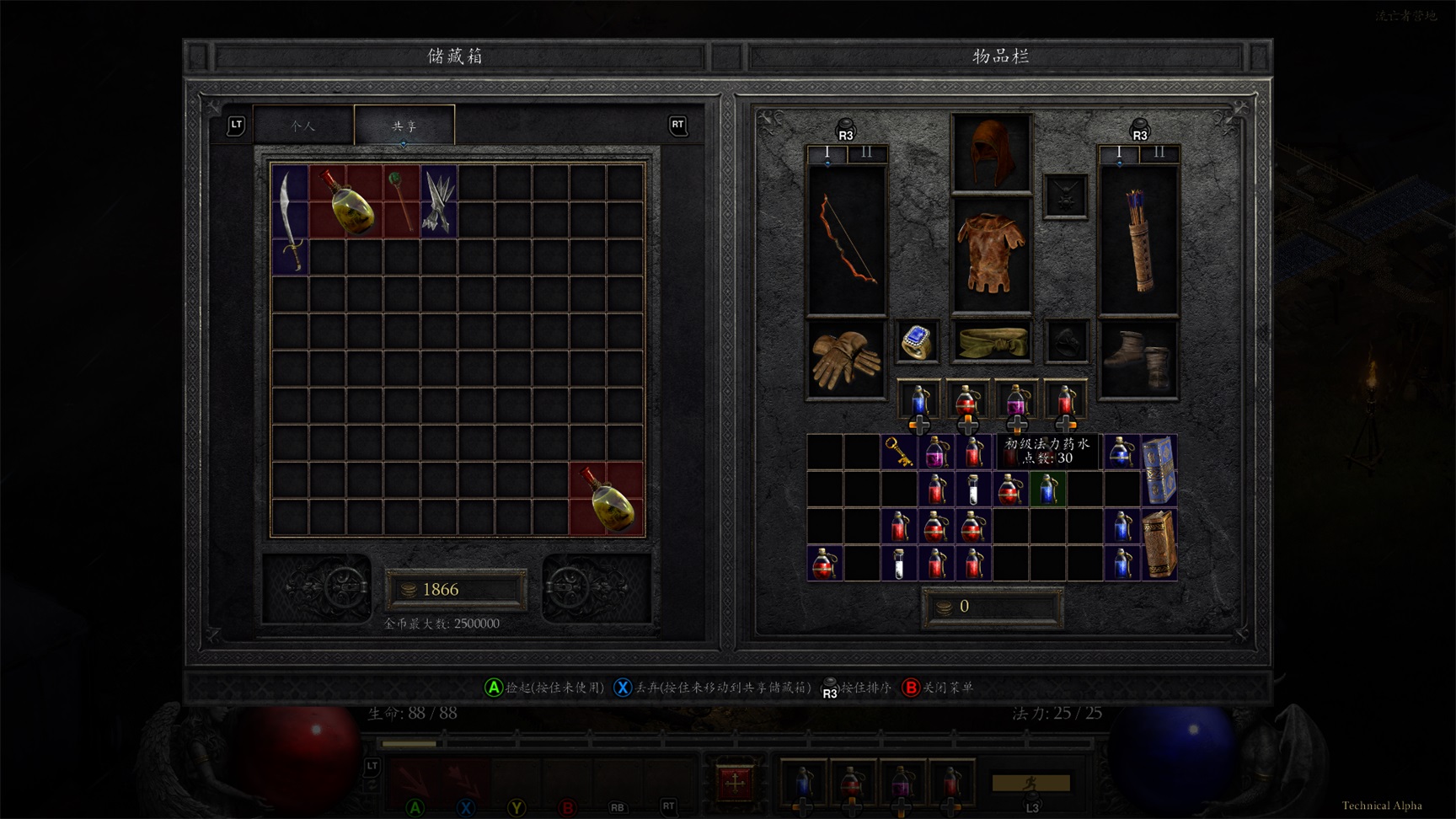The height and width of the screenshot is (819, 1456).
Task: Click the equipped leather cap
Action: [992, 153]
